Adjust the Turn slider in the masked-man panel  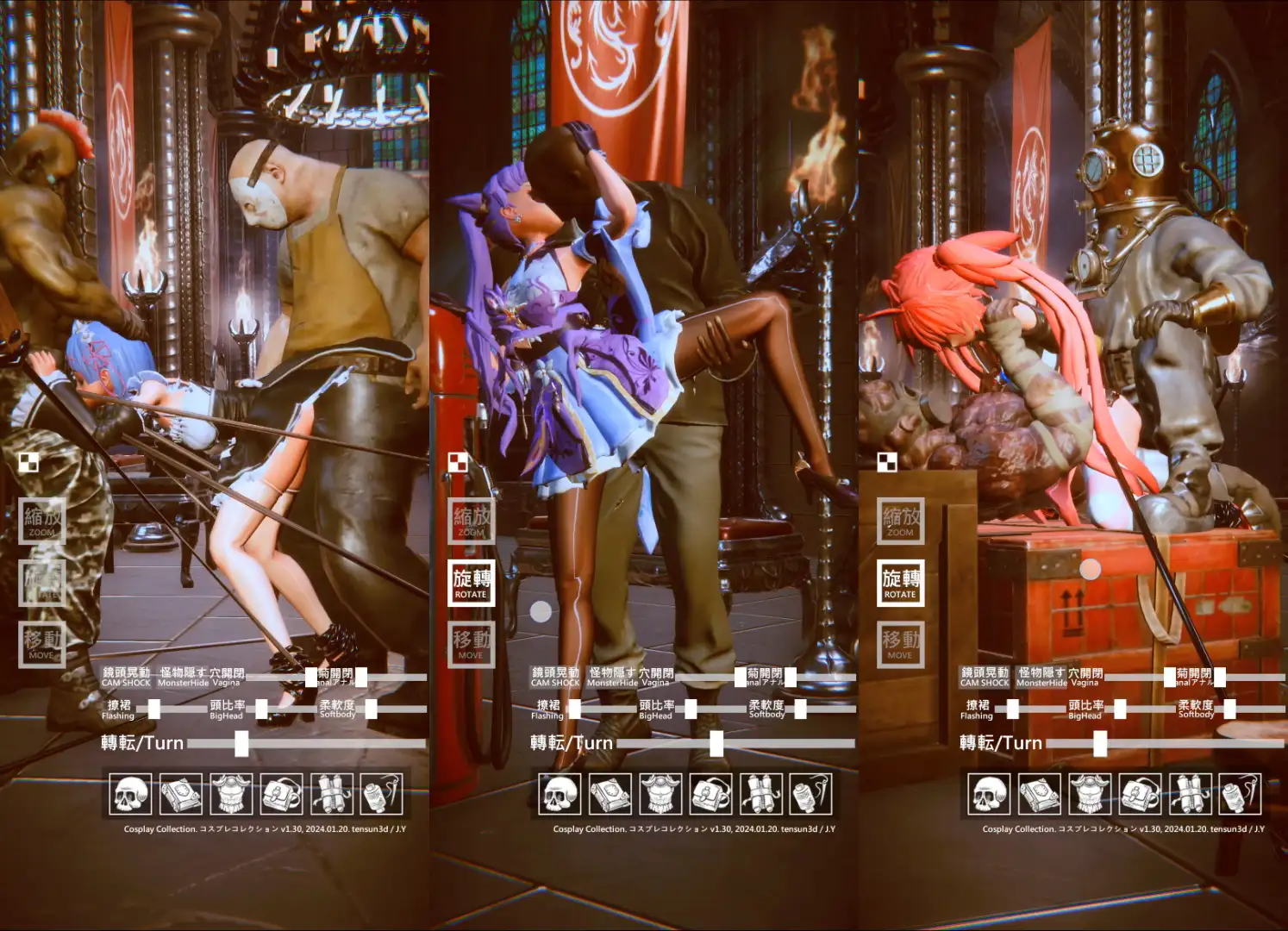point(241,743)
